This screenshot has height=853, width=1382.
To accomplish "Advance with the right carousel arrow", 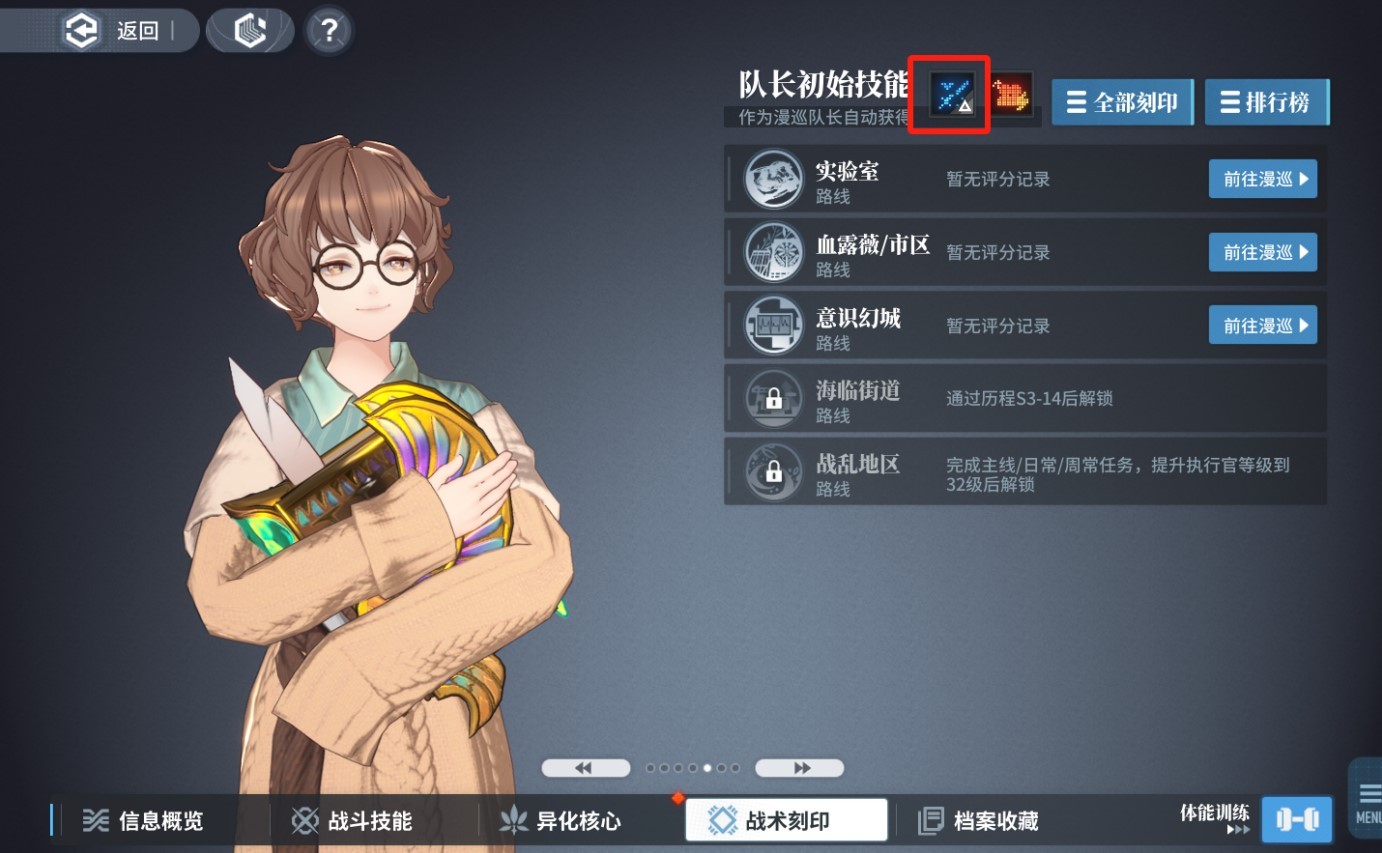I will 799,767.
